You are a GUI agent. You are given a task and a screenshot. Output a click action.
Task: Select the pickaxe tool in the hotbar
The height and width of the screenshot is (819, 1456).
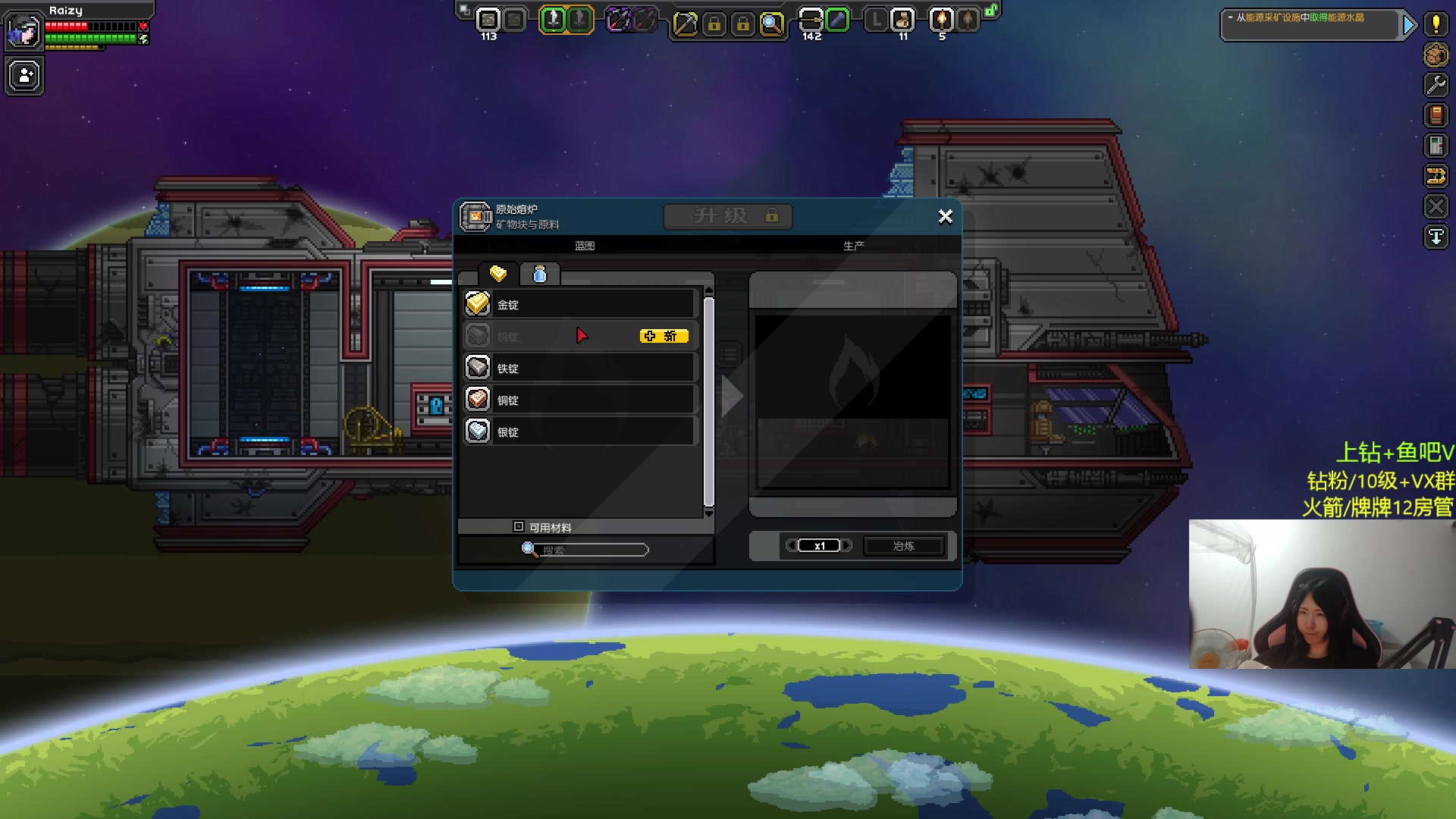(x=685, y=24)
